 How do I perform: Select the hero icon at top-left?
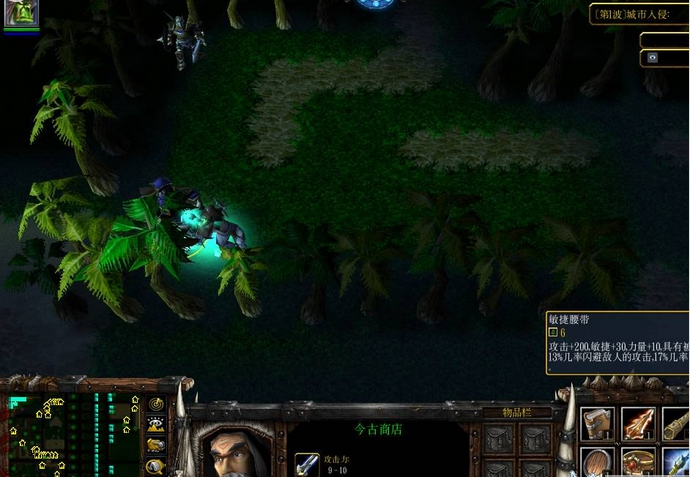coord(21,14)
